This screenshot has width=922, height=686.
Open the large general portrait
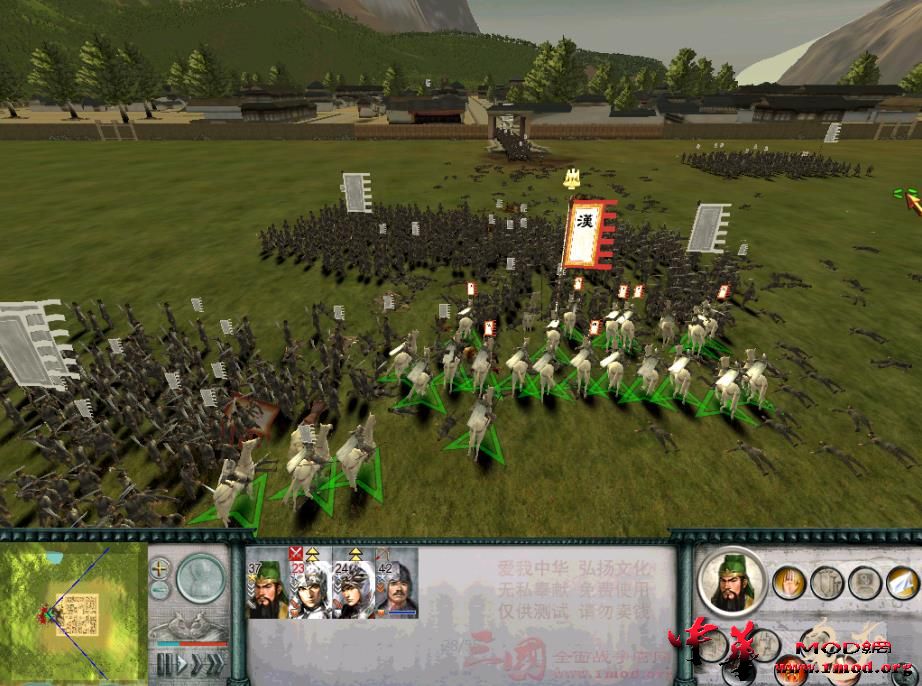coord(732,582)
